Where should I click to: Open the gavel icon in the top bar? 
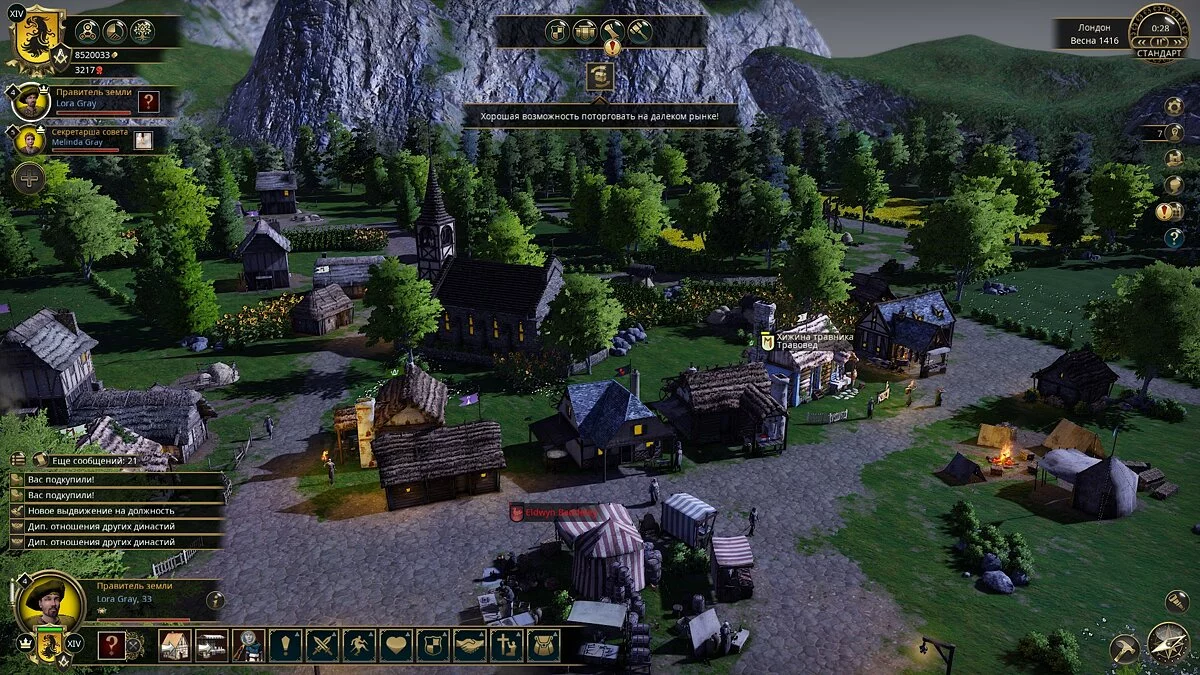coord(639,31)
